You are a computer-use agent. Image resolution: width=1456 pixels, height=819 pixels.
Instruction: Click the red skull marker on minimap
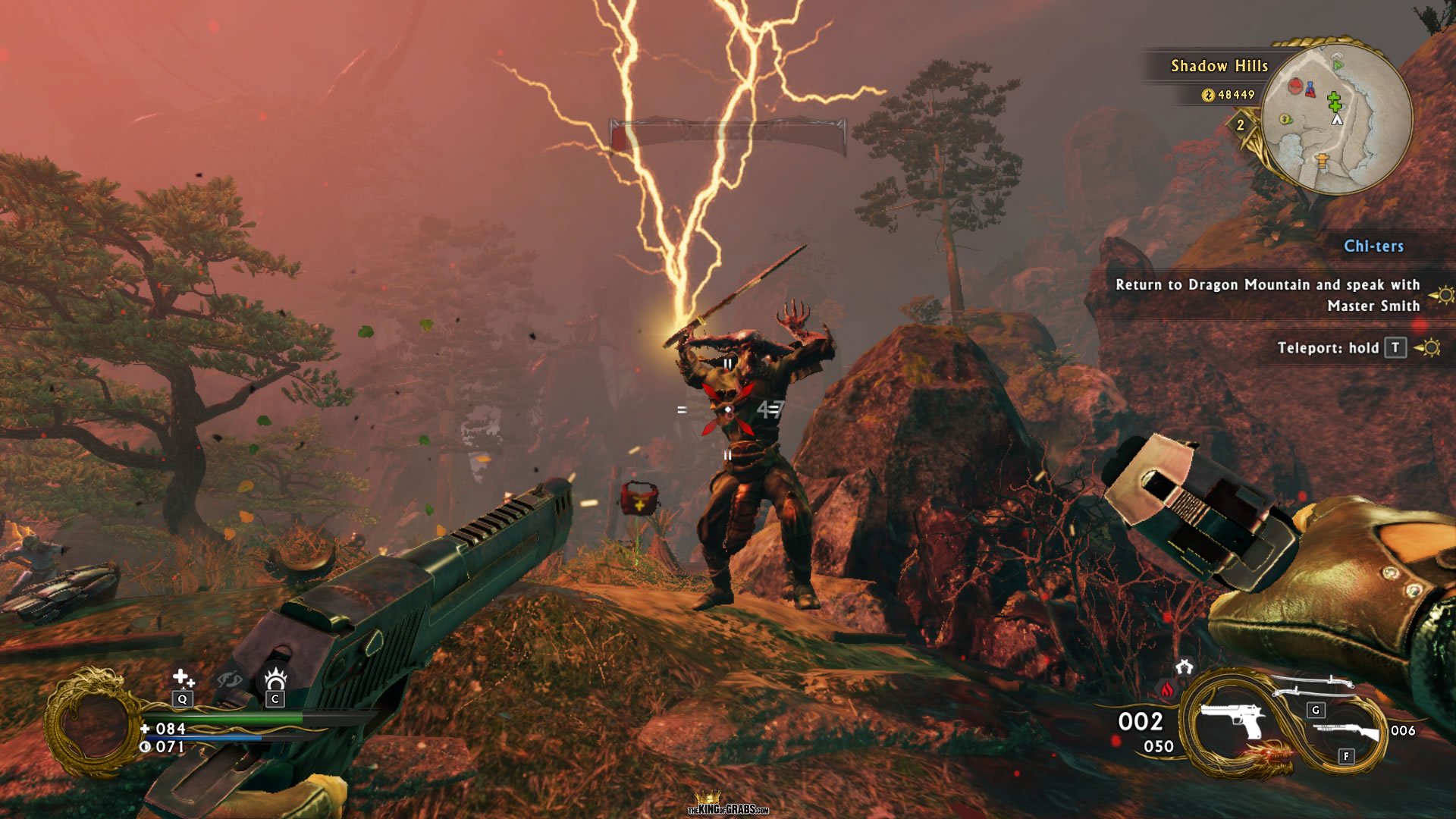[x=1296, y=86]
